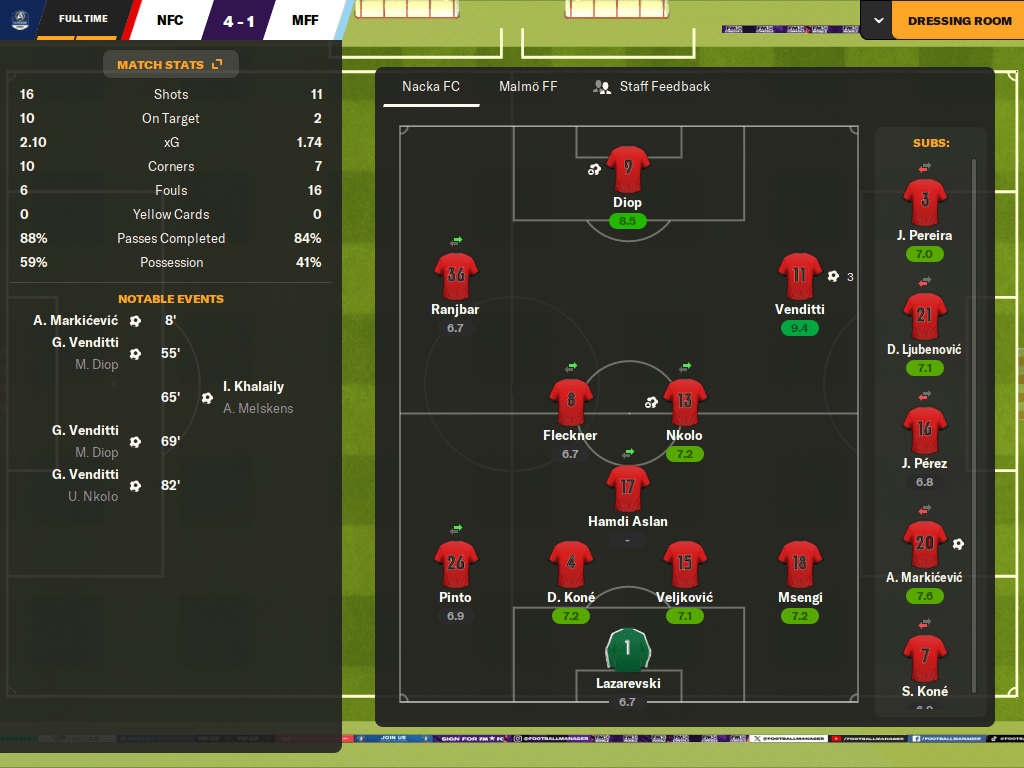Choose goalkeeper Lazarevski
Image resolution: width=1024 pixels, height=768 pixels.
click(x=627, y=650)
